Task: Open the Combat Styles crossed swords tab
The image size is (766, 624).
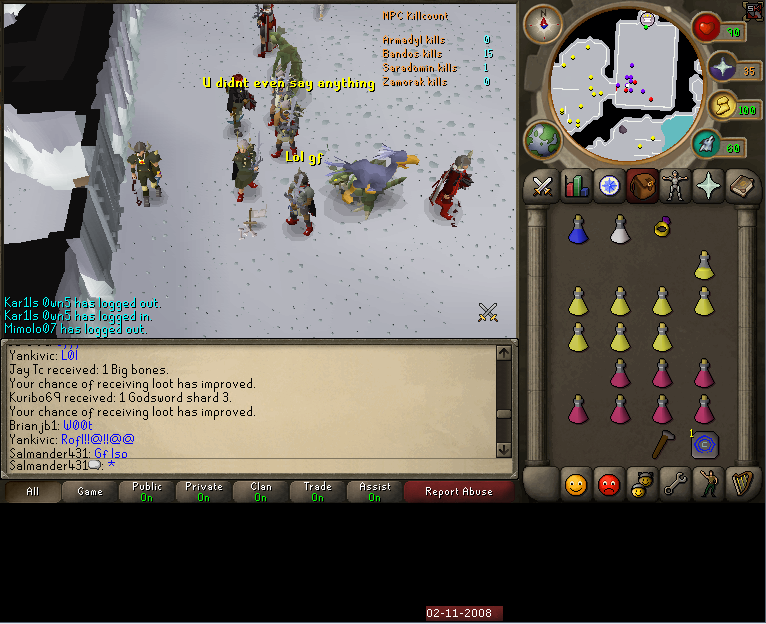Action: [x=542, y=187]
